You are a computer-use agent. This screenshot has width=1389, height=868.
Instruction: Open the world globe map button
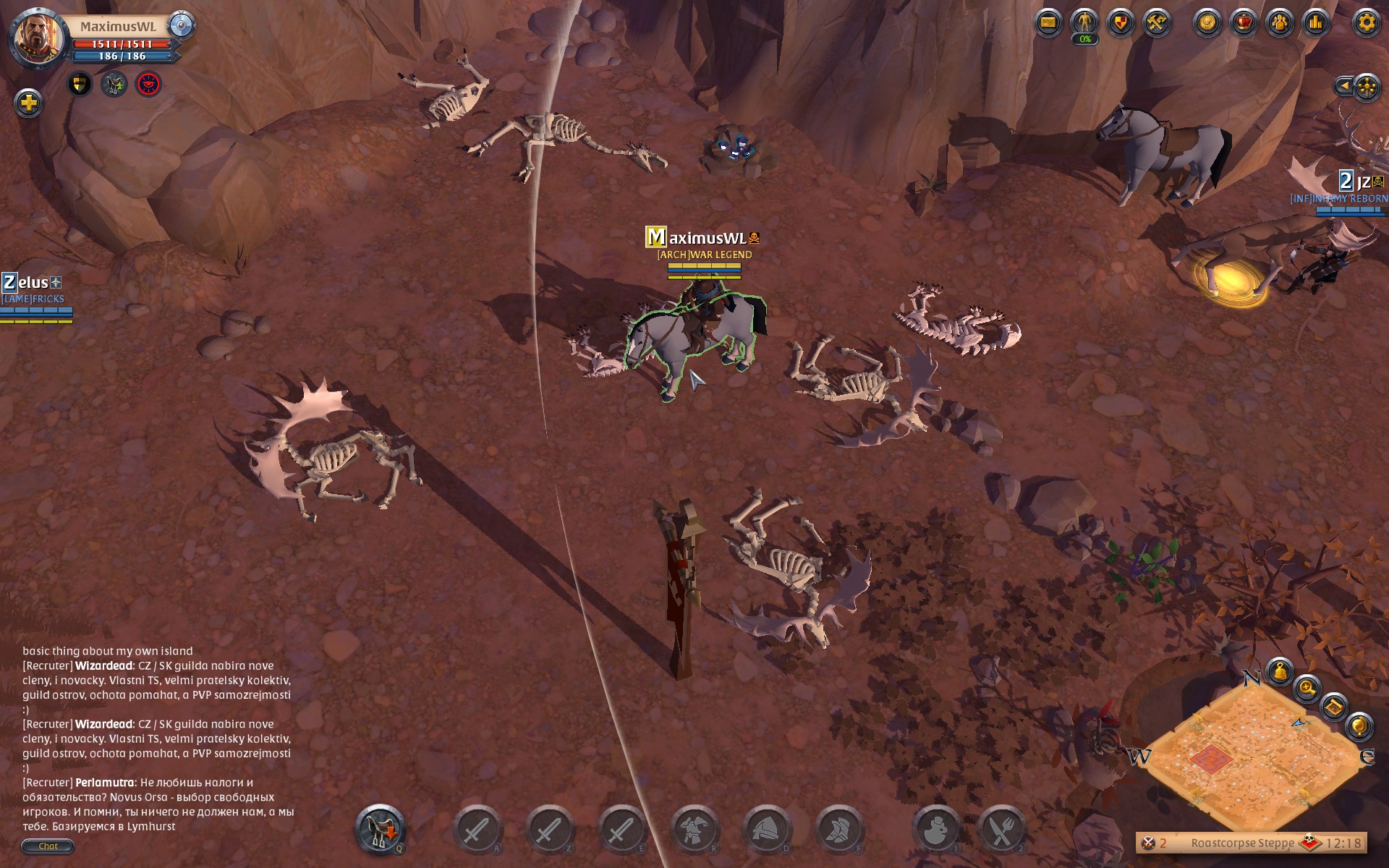pos(1359,725)
